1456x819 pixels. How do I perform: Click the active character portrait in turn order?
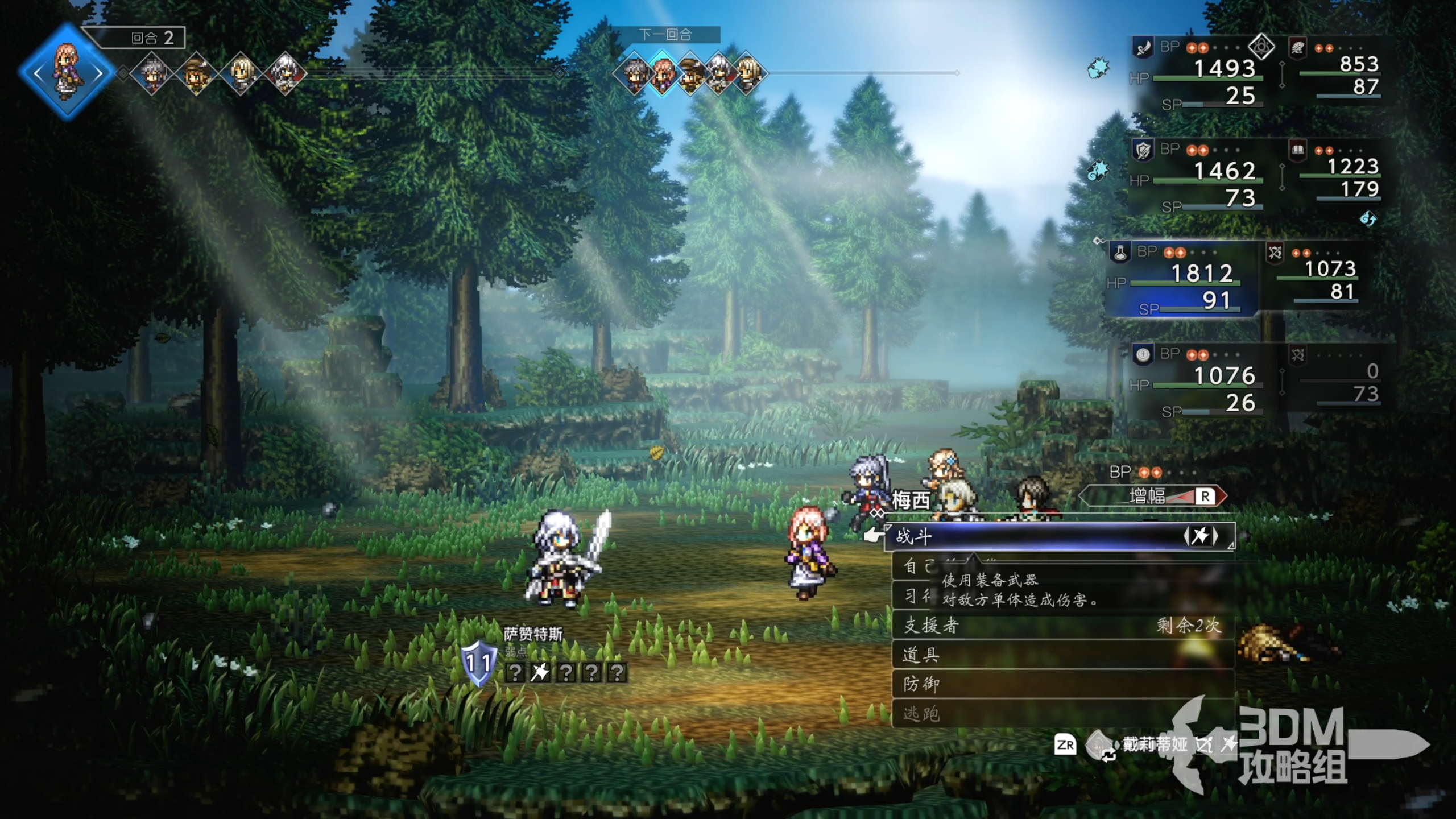67,72
